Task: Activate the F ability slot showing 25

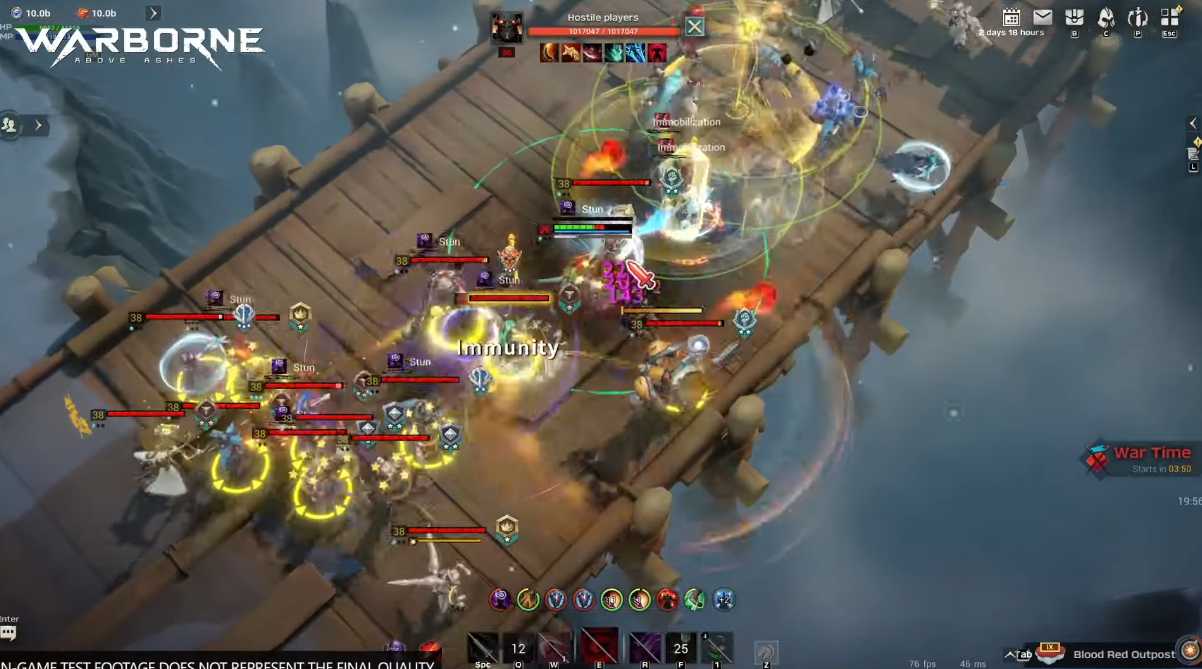Action: (681, 648)
